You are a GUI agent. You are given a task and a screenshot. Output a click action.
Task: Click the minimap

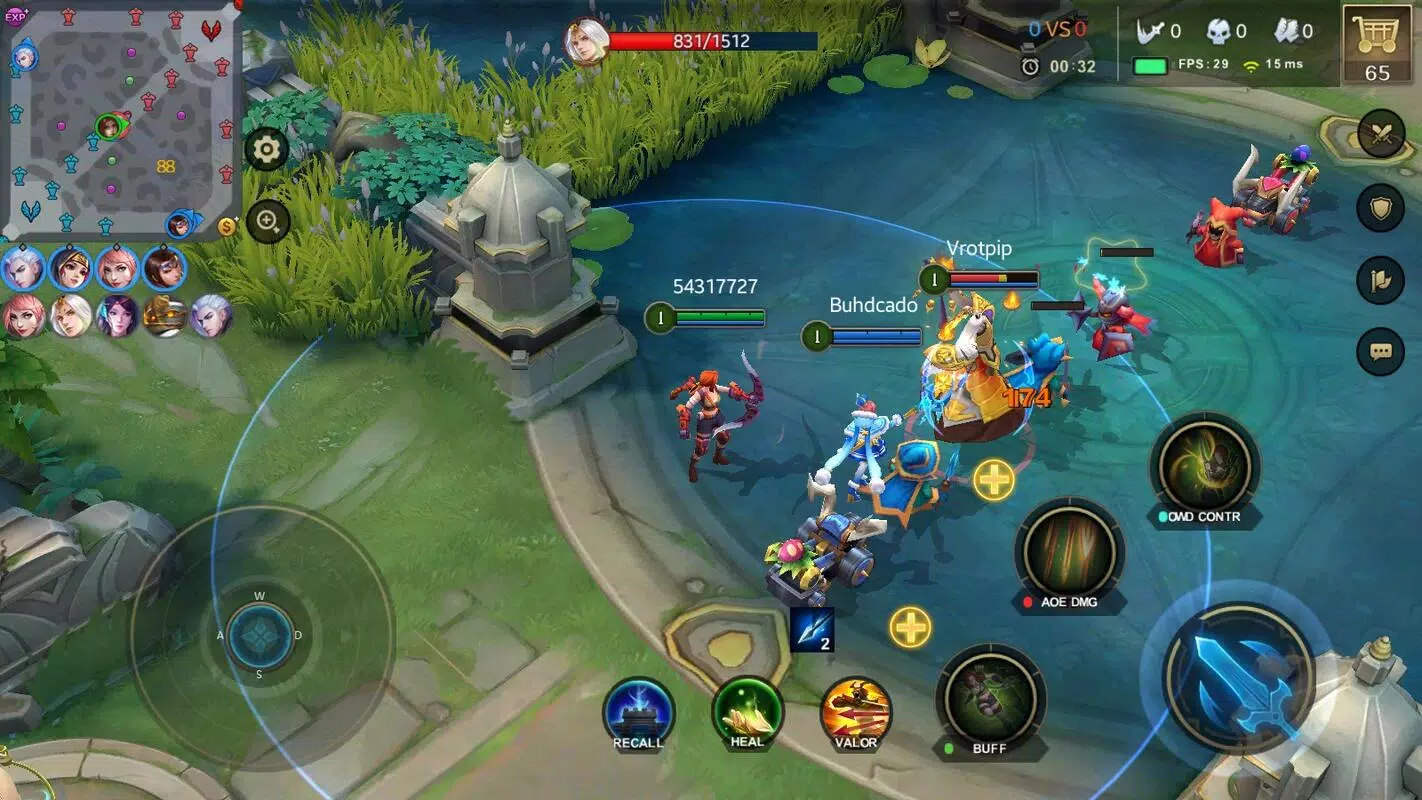(120, 120)
